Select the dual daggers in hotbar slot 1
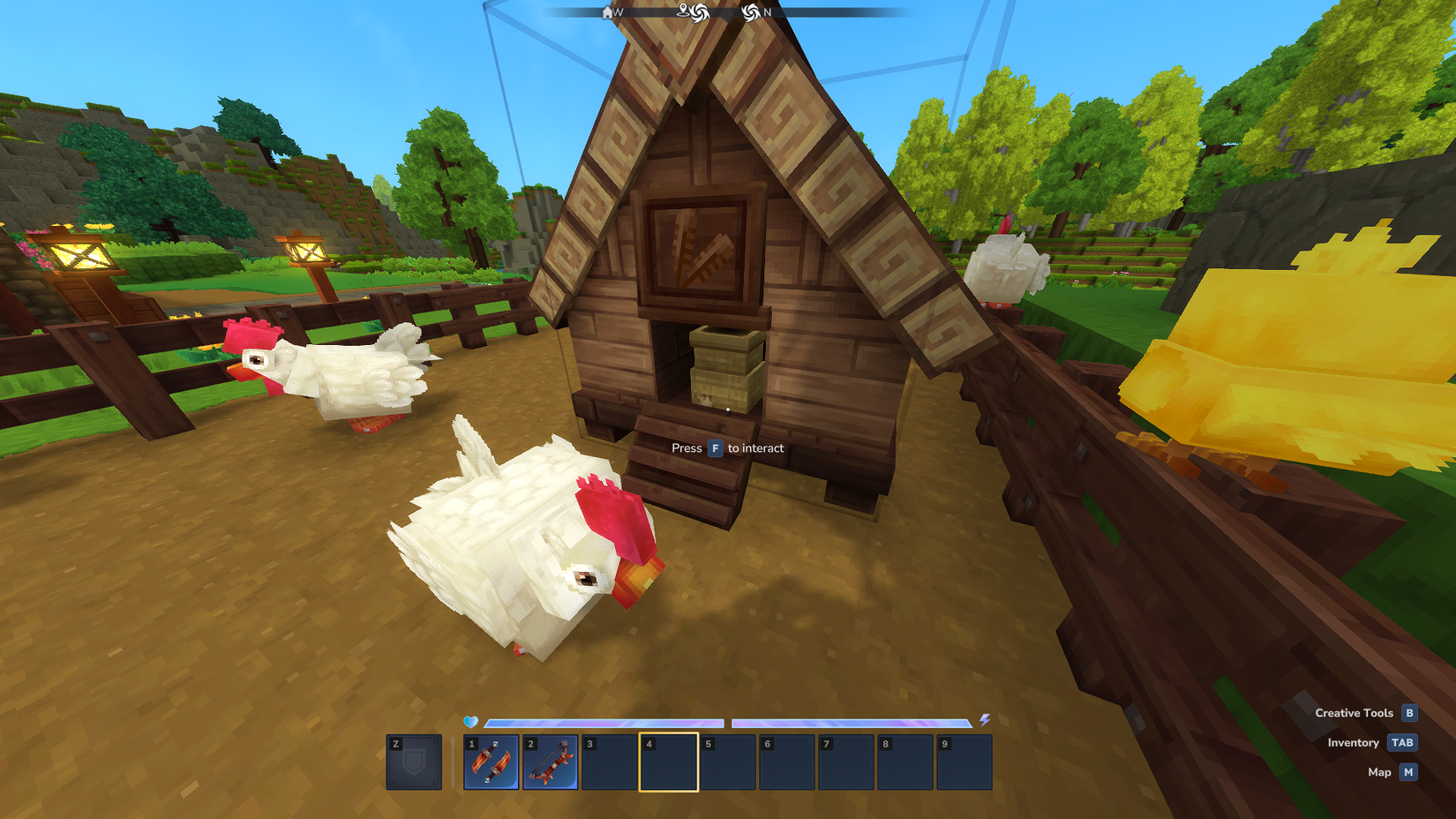The height and width of the screenshot is (819, 1456). pos(492,763)
